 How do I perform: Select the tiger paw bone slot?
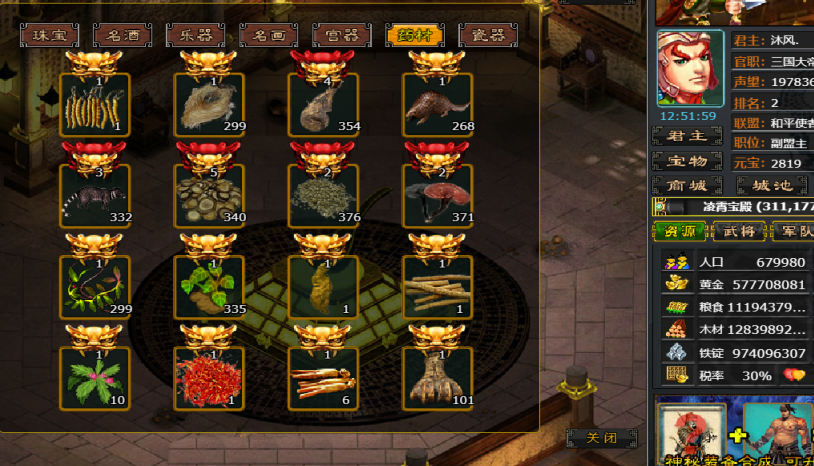click(x=437, y=379)
